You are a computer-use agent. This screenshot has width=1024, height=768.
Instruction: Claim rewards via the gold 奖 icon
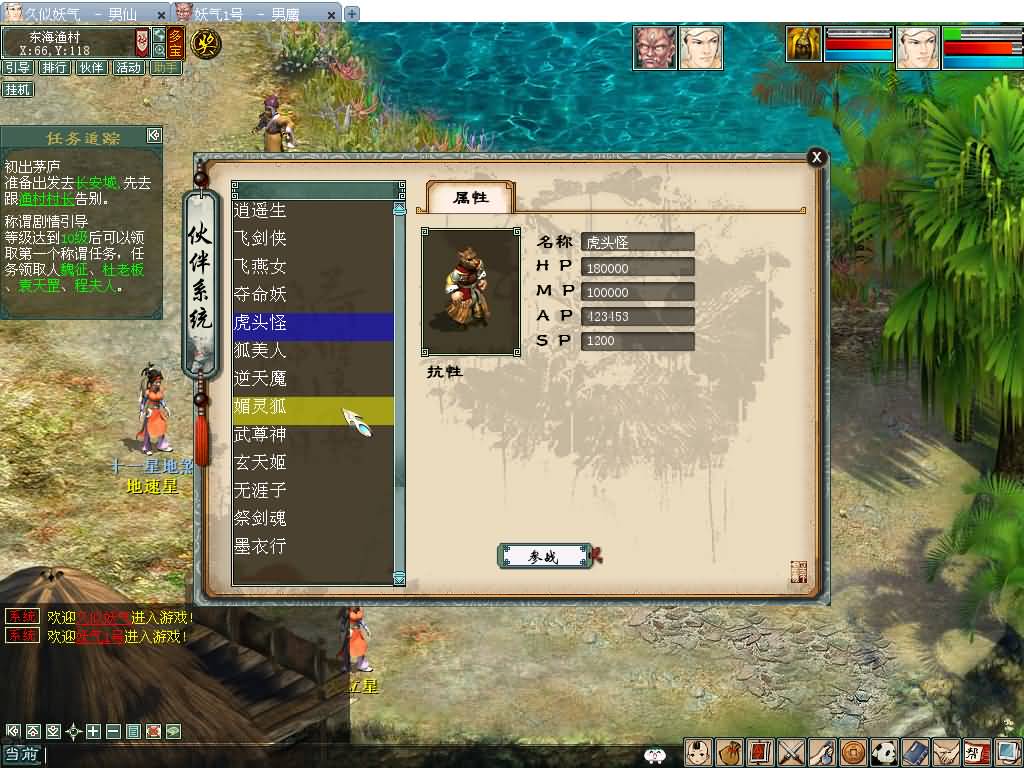tap(206, 43)
